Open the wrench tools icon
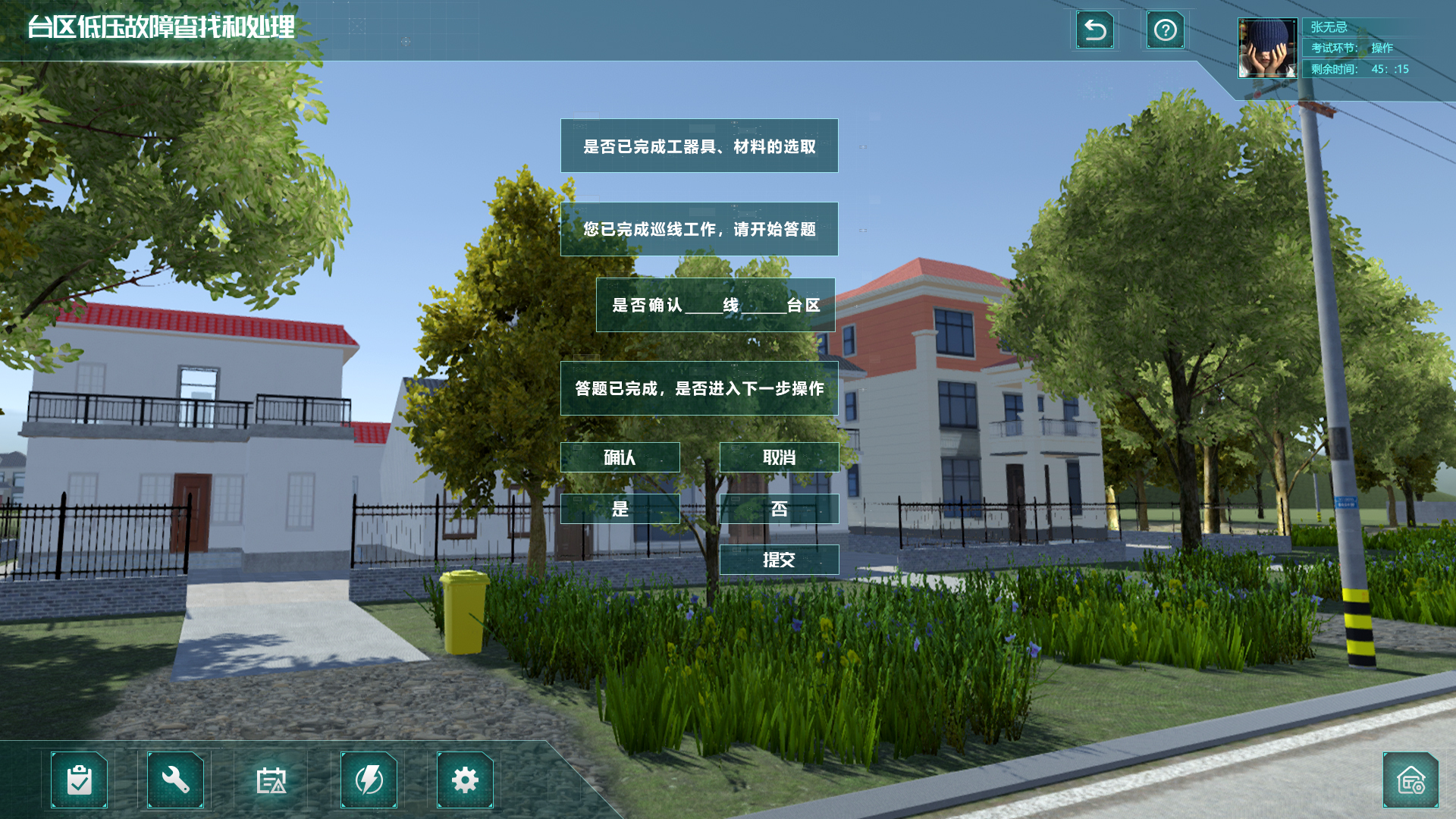Viewport: 1456px width, 819px height. (x=175, y=780)
